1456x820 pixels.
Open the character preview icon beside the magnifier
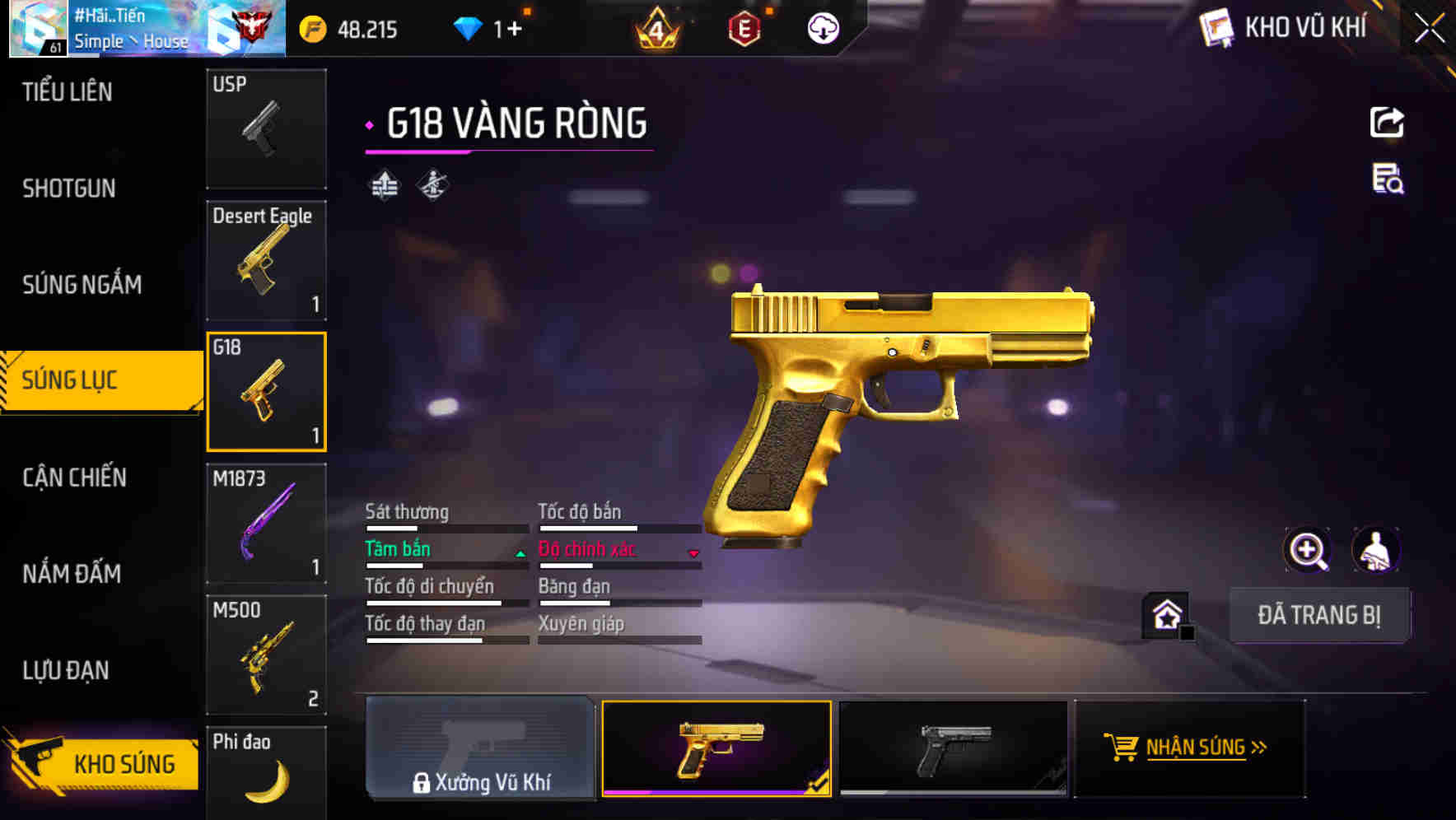(x=1377, y=549)
